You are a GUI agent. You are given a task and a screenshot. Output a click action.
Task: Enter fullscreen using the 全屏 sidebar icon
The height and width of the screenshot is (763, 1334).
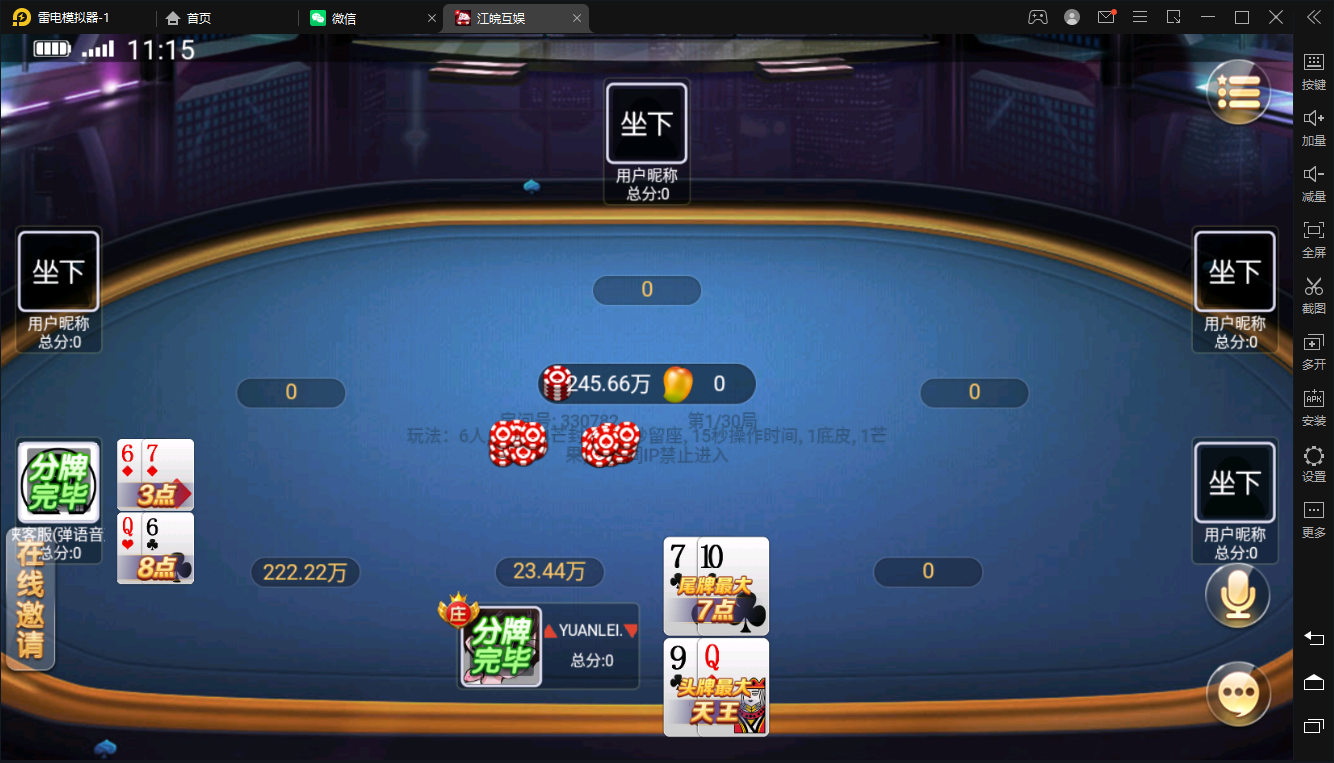1313,238
